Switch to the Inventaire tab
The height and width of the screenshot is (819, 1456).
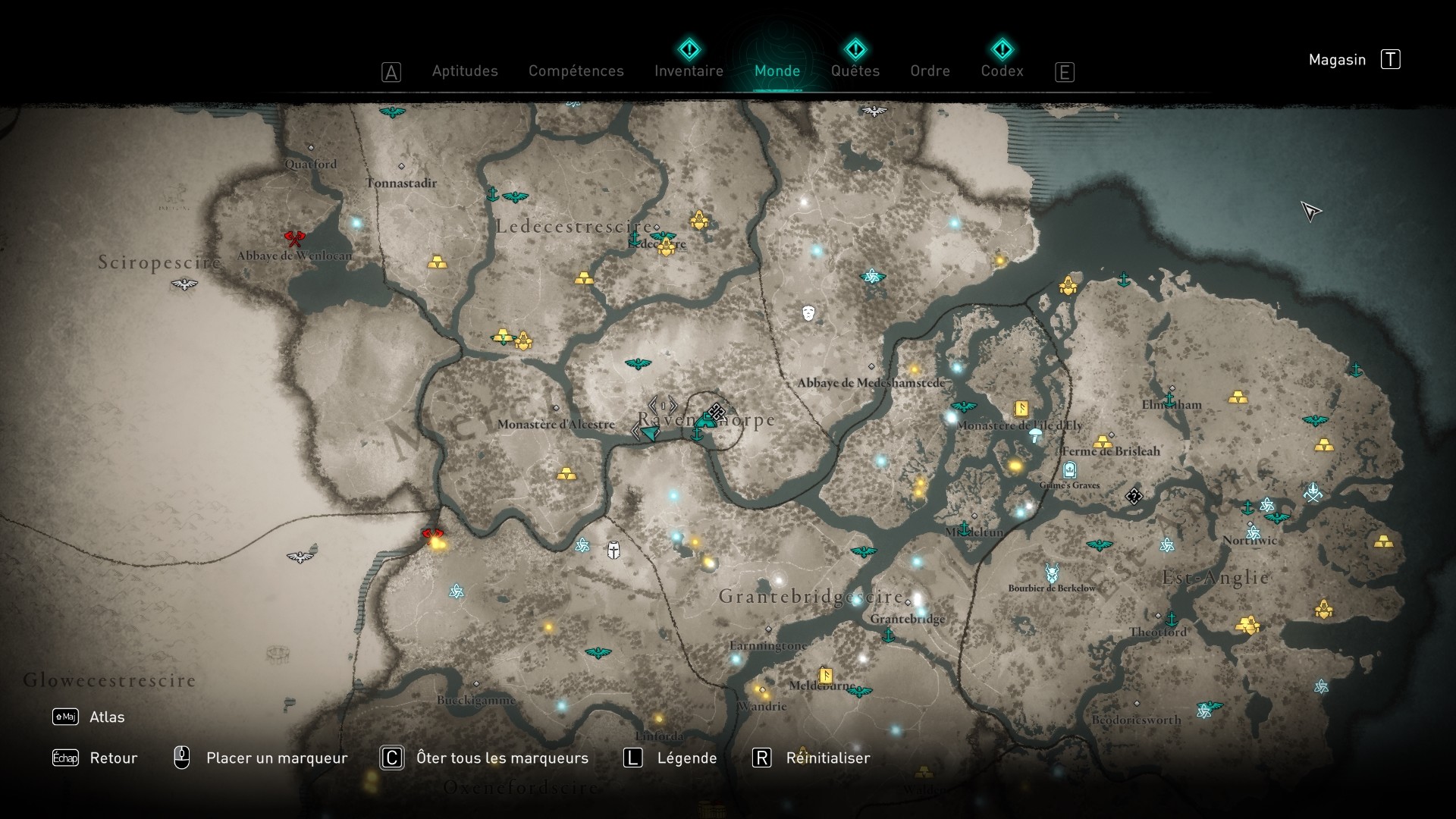(x=689, y=71)
